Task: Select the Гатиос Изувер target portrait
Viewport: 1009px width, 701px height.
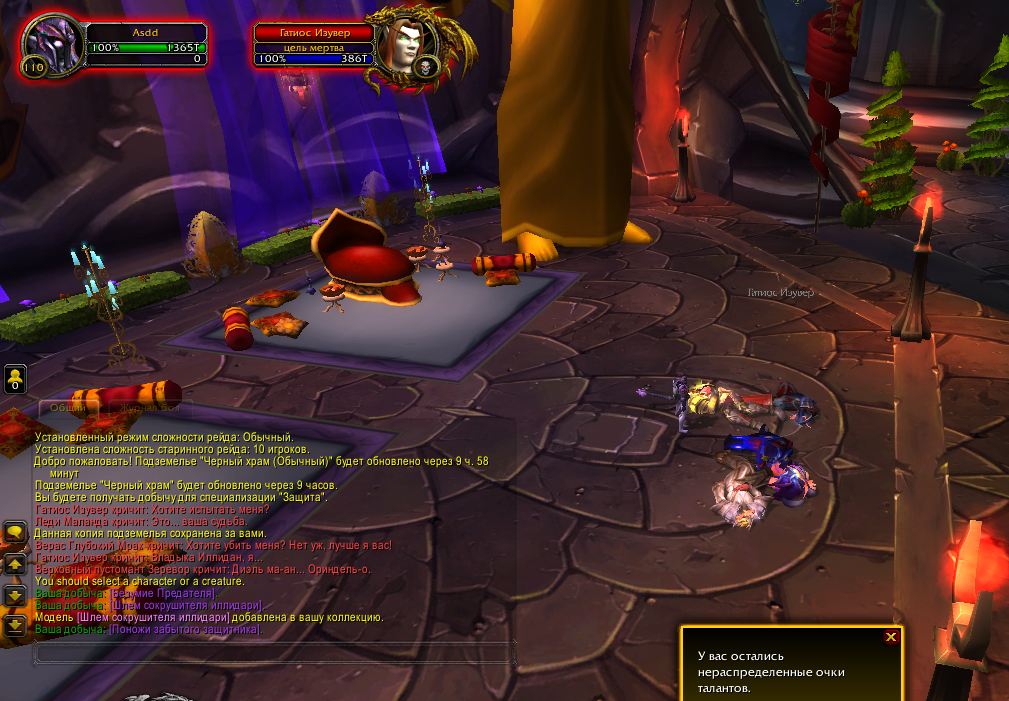Action: (403, 48)
